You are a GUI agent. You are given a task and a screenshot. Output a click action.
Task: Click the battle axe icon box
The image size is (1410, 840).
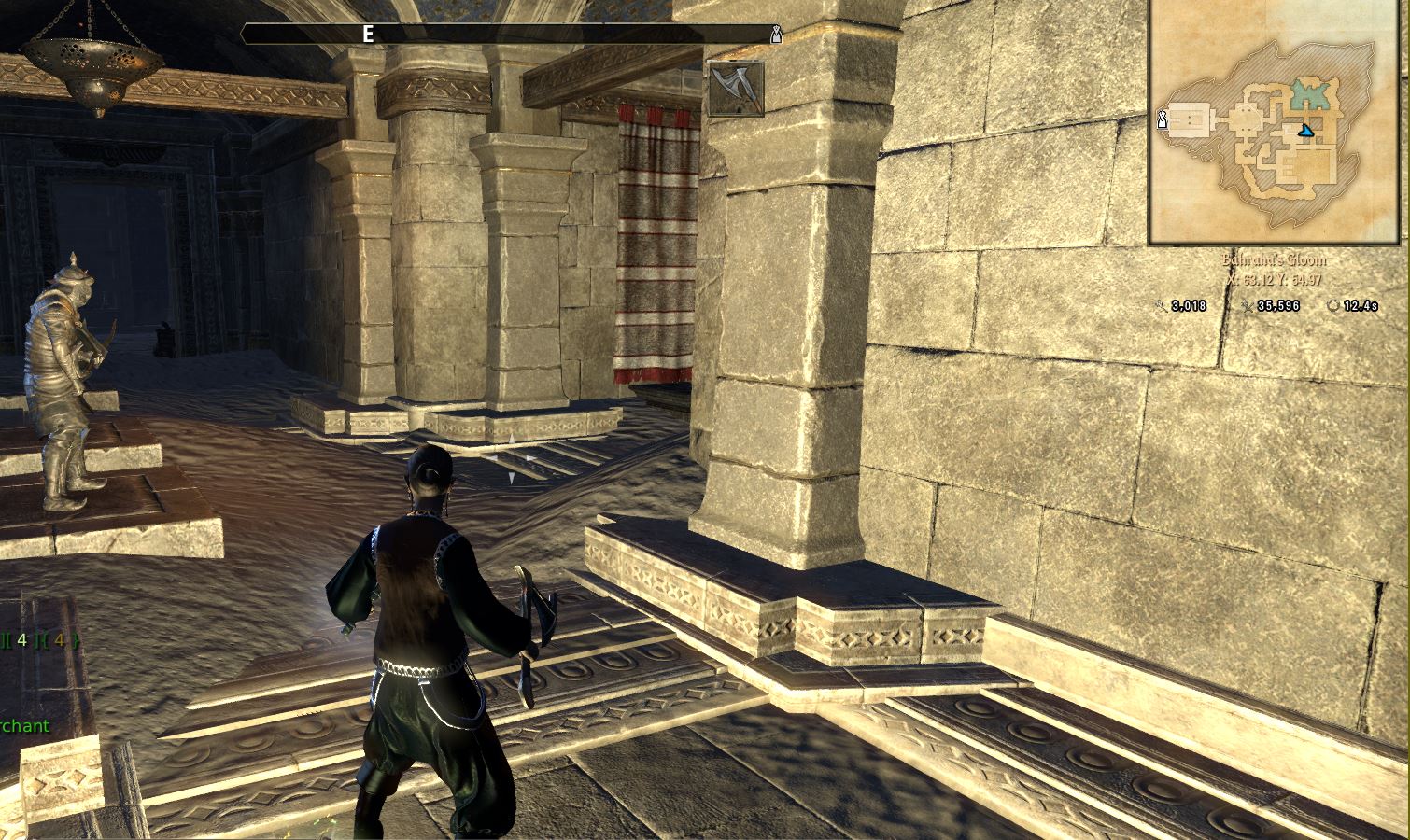(x=736, y=89)
